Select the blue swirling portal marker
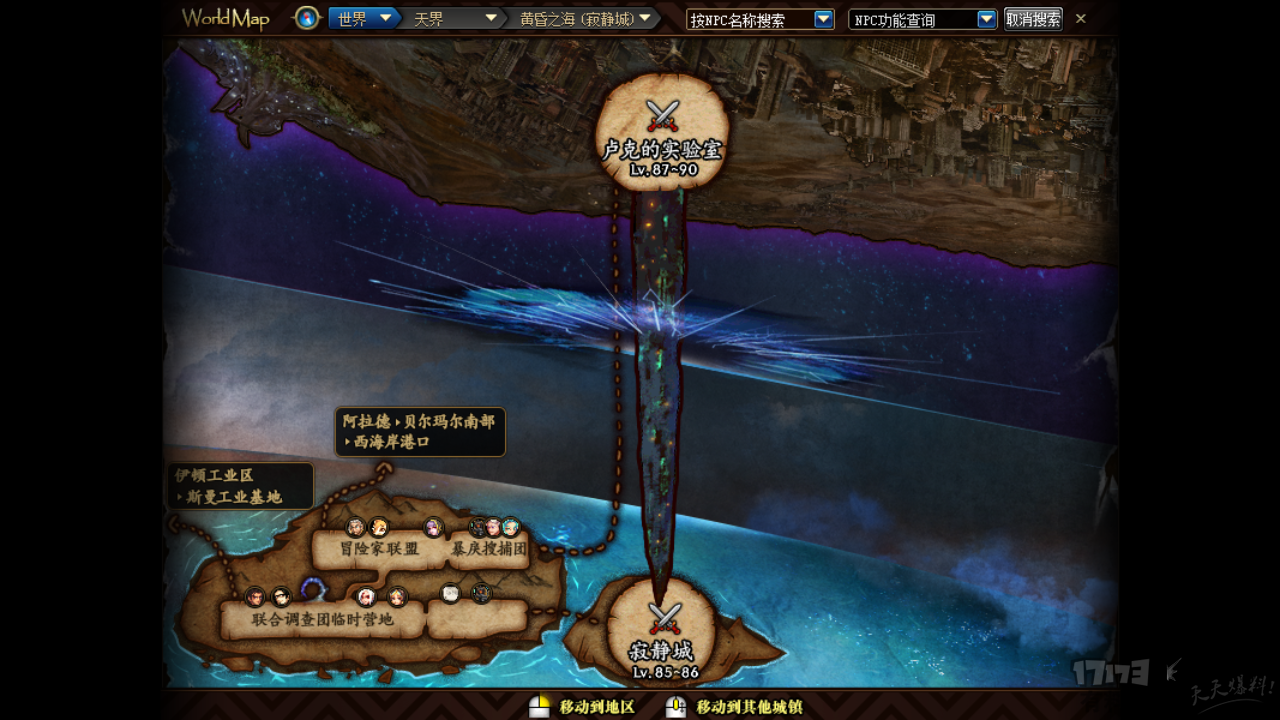1280x720 pixels. coord(313,588)
